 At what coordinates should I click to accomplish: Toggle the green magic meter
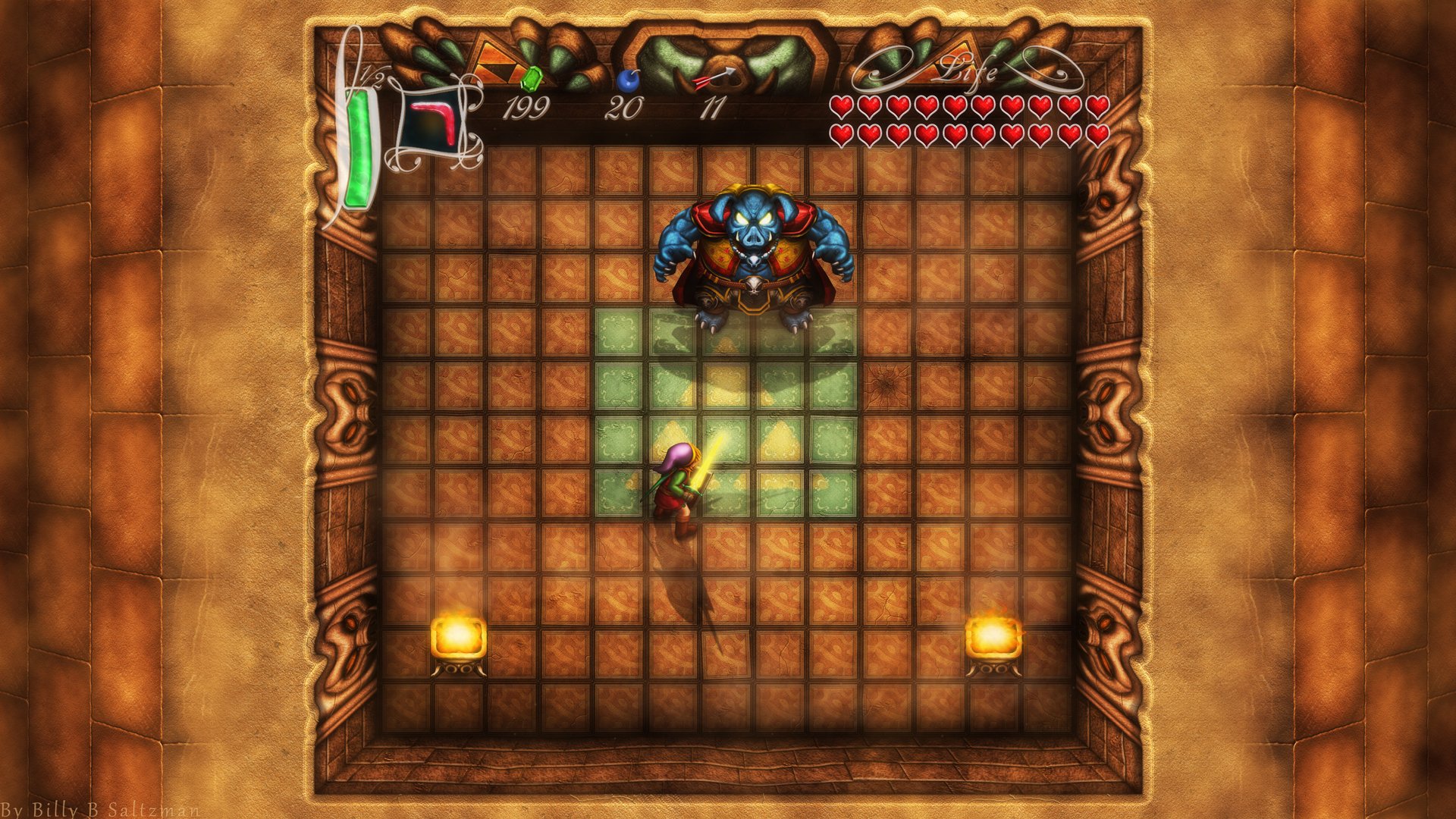(x=359, y=144)
